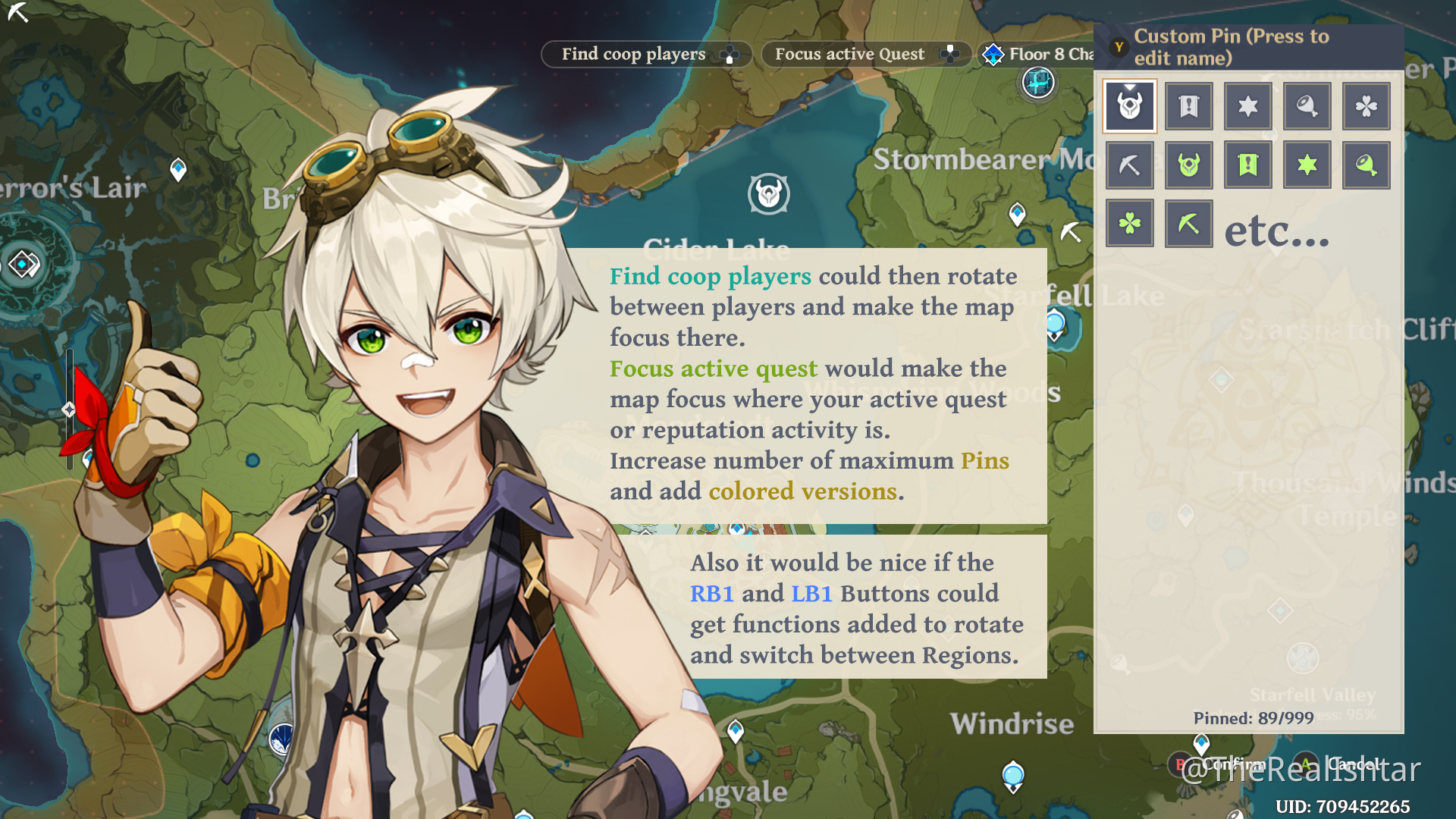Click the domain icon above Cider Lake

click(x=768, y=194)
